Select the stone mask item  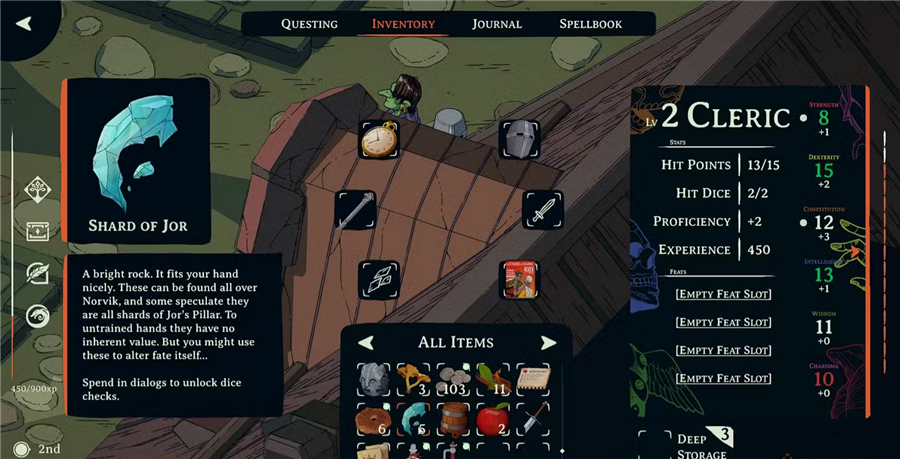(x=375, y=378)
